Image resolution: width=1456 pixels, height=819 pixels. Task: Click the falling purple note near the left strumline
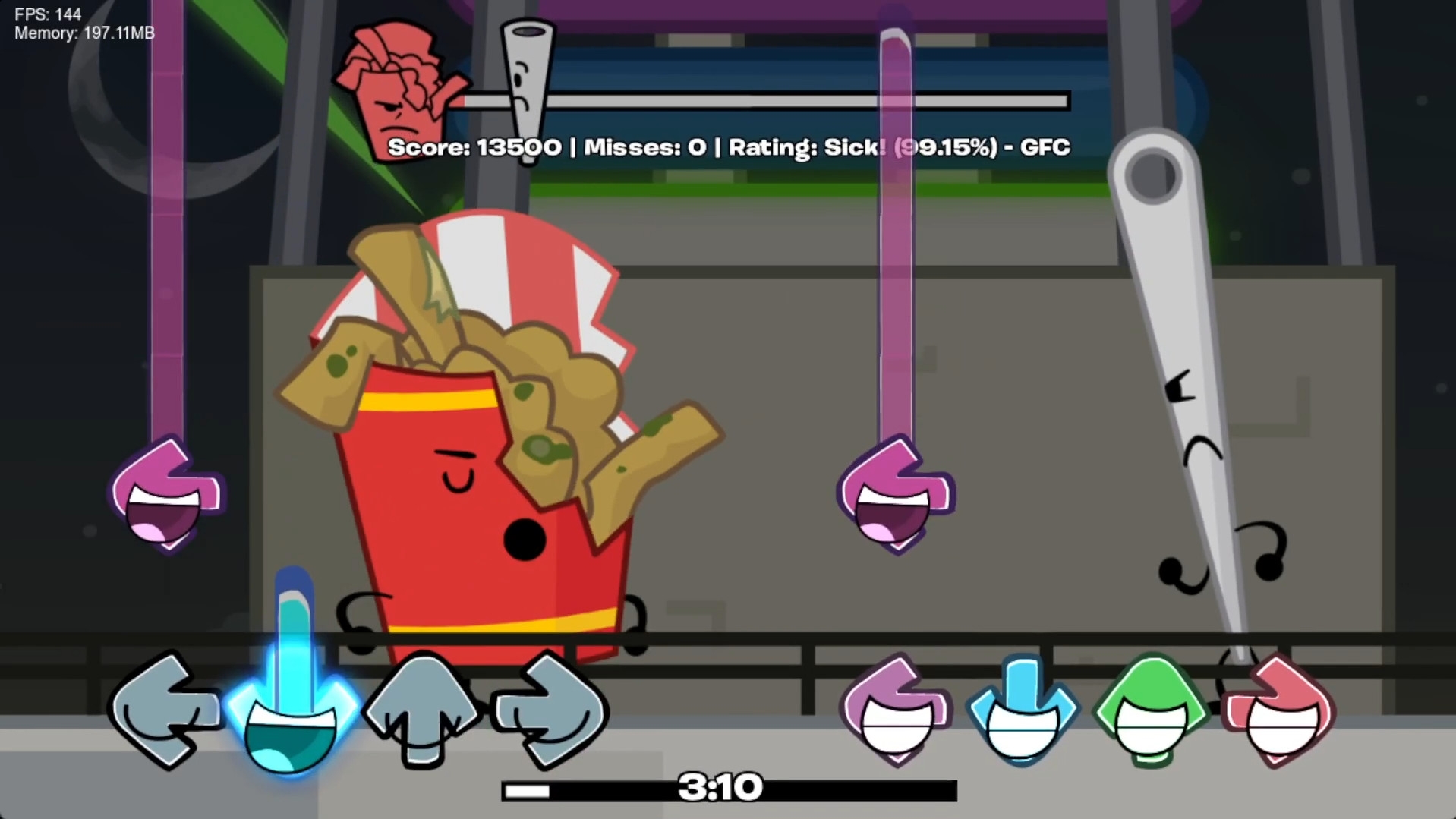[165, 493]
